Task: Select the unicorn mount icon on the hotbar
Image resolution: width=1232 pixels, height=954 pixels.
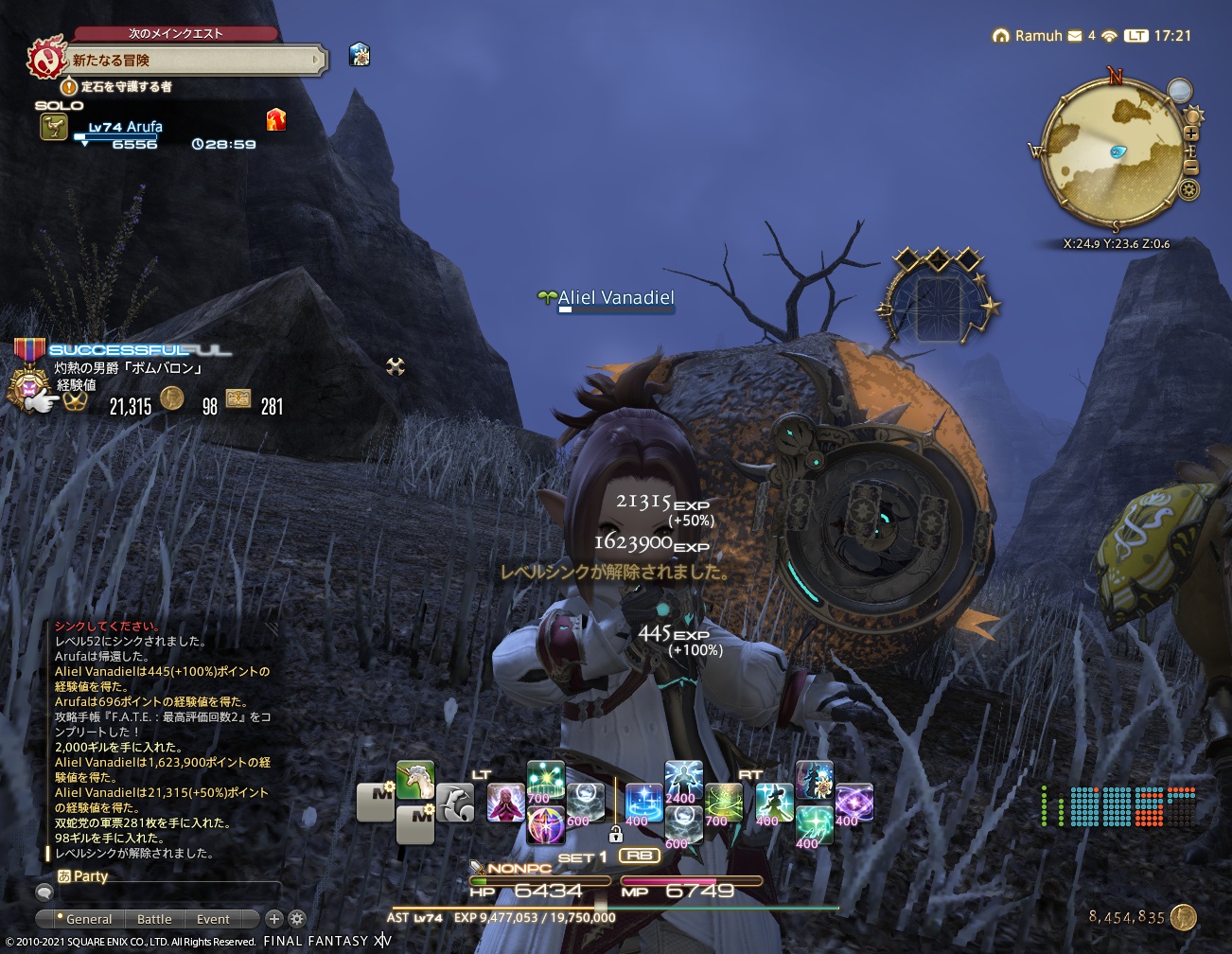Action: coord(414,779)
